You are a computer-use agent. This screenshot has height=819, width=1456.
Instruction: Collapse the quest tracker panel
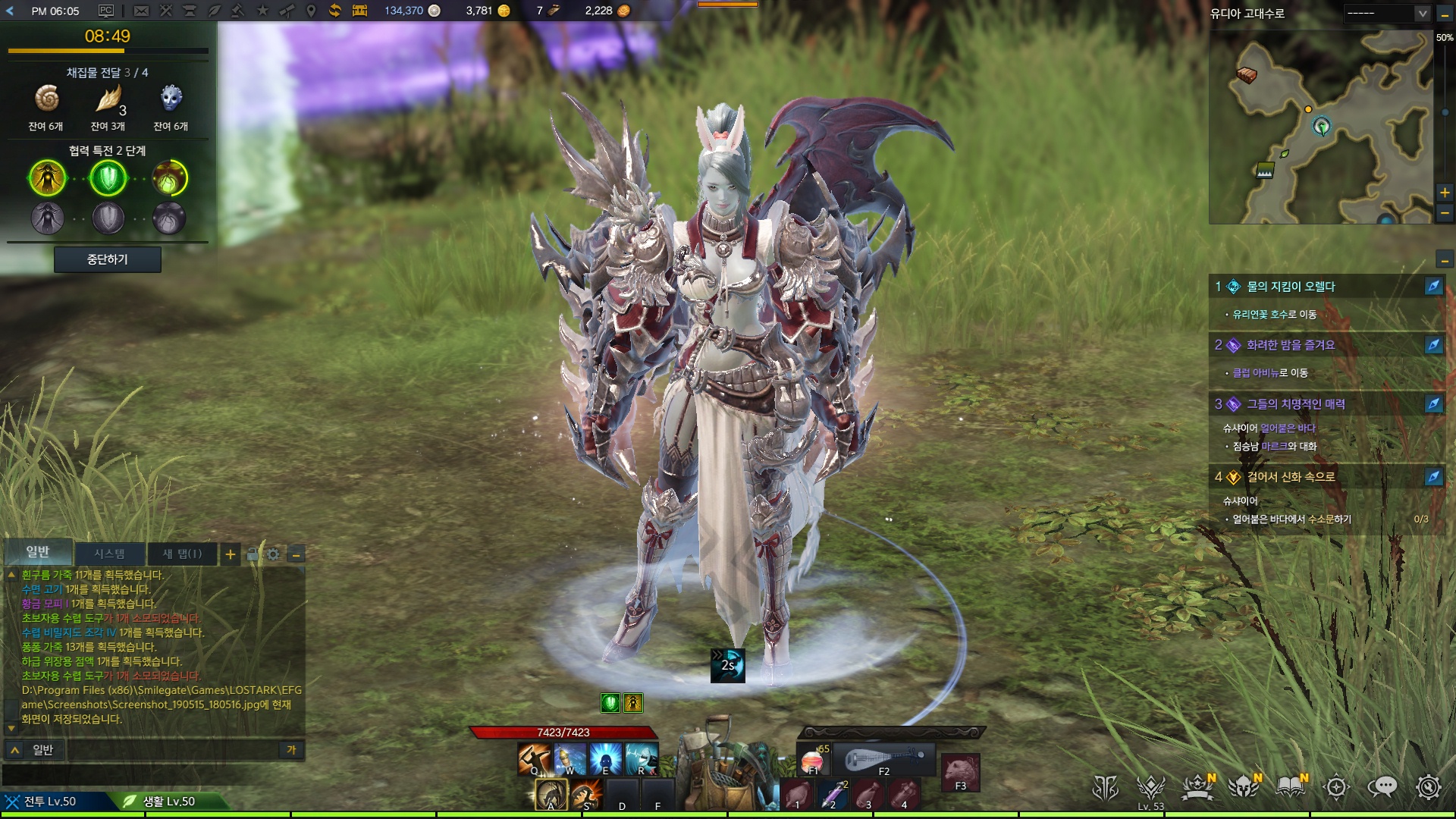click(1445, 260)
